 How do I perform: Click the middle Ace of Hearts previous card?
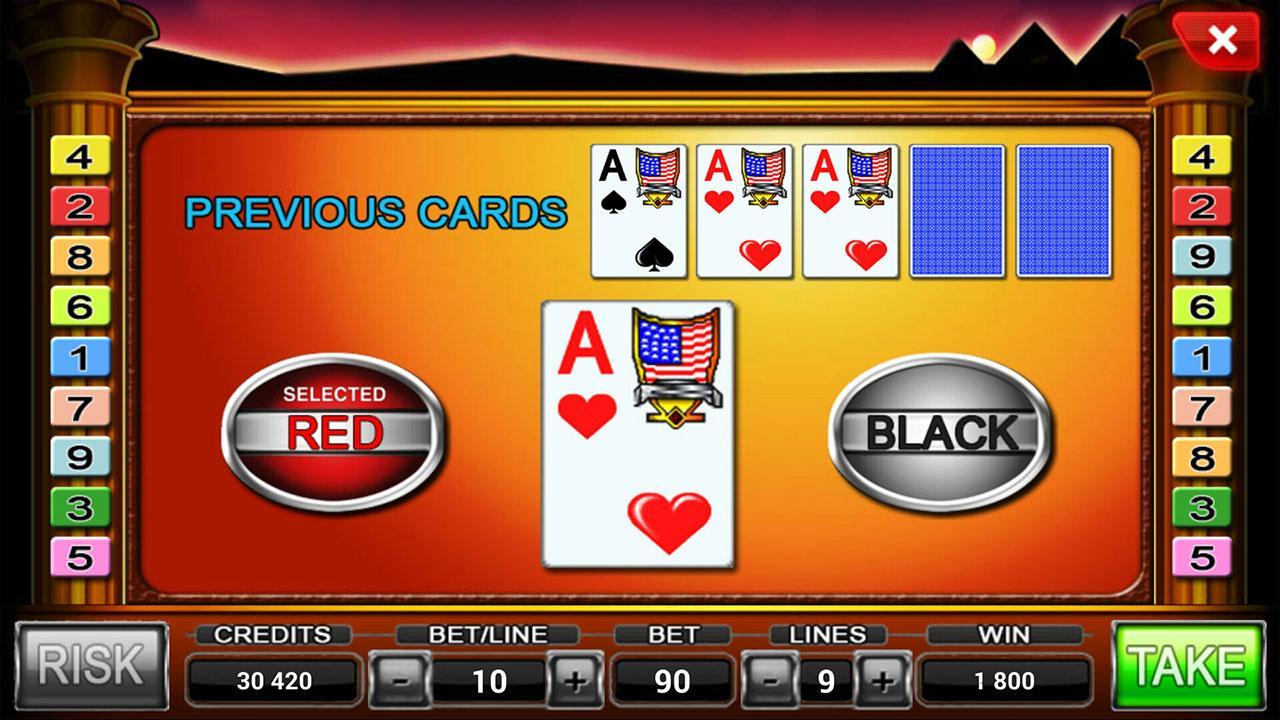(745, 208)
